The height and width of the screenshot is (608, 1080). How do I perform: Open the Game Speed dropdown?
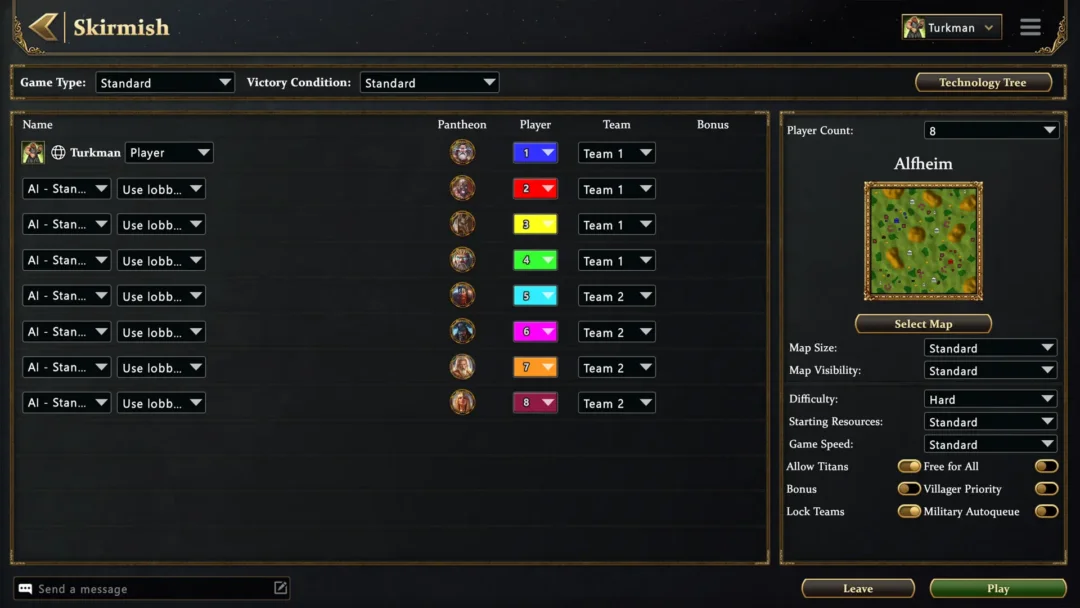[990, 444]
